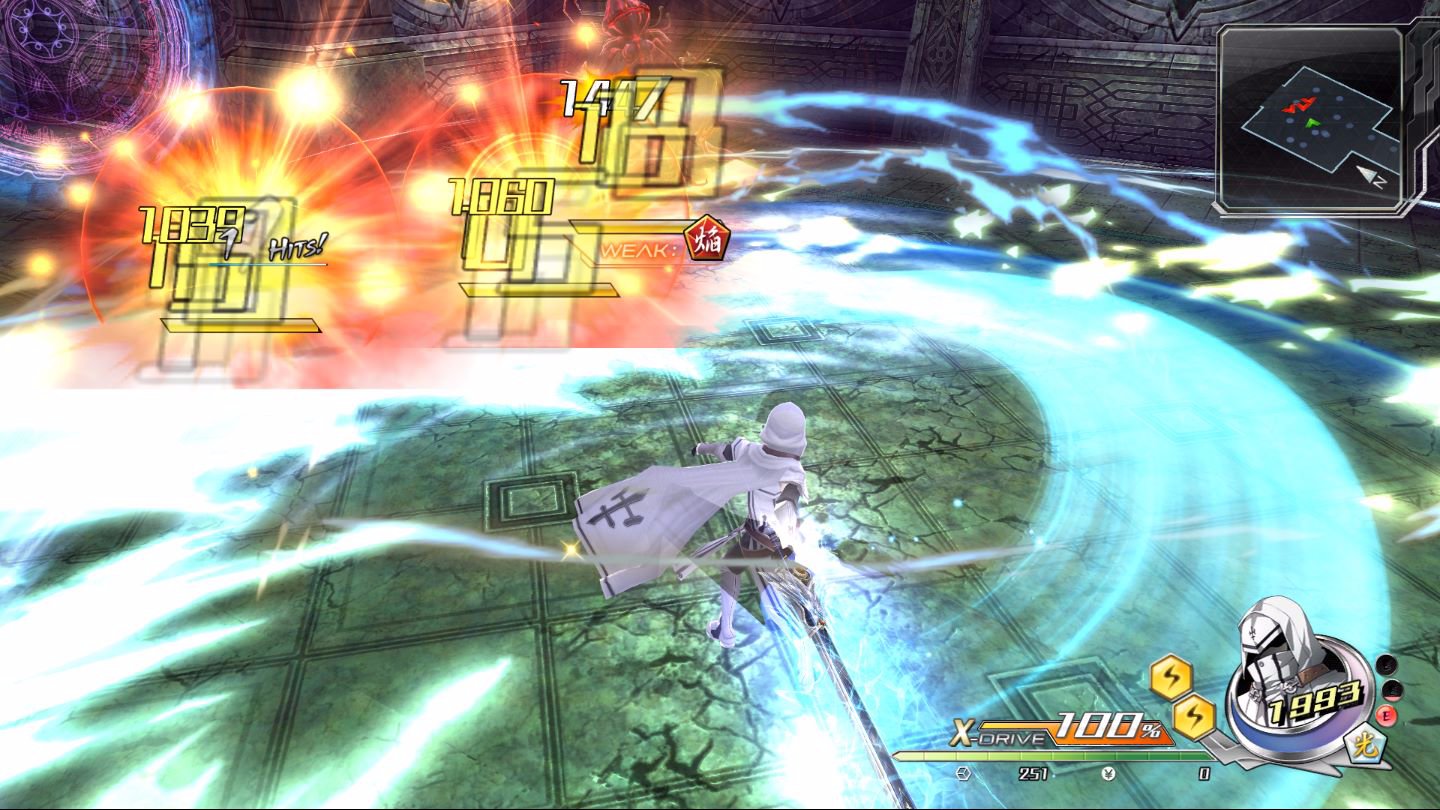Click the red 焔 flame weakness icon
1440x810 pixels.
706,240
